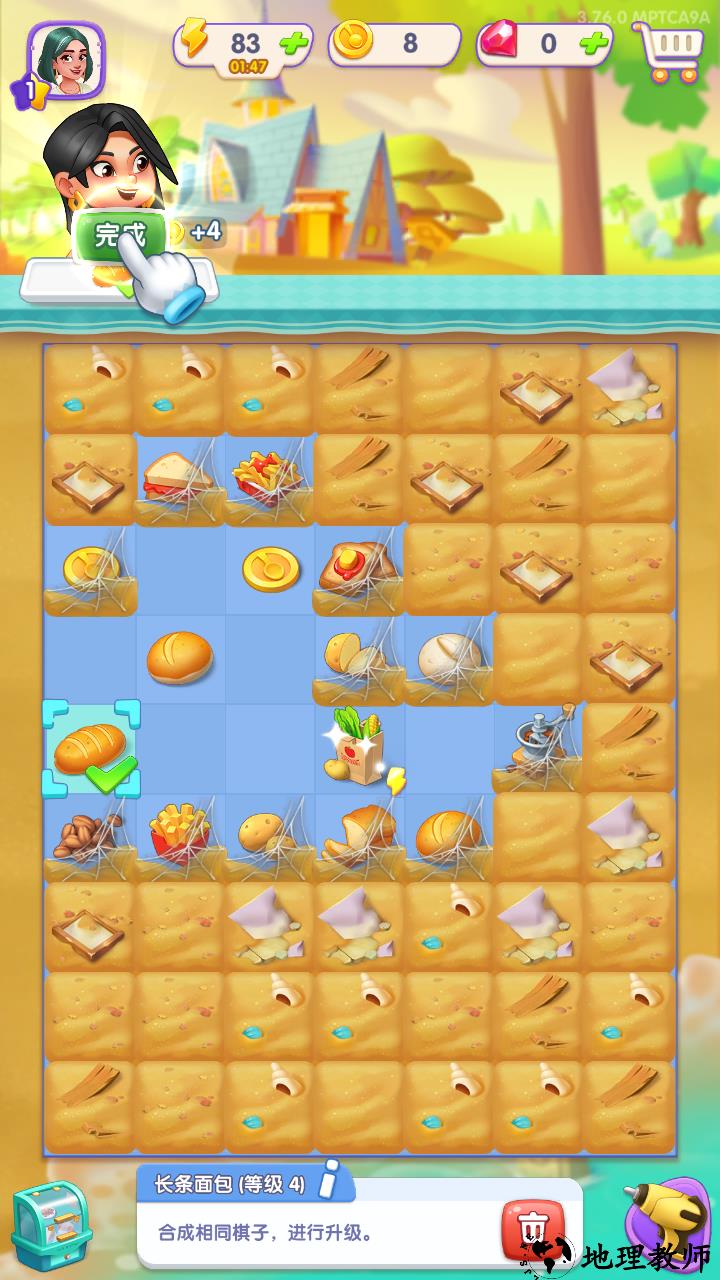Delete item with the red trash button
Viewport: 720px width, 1280px height.
[533, 1228]
